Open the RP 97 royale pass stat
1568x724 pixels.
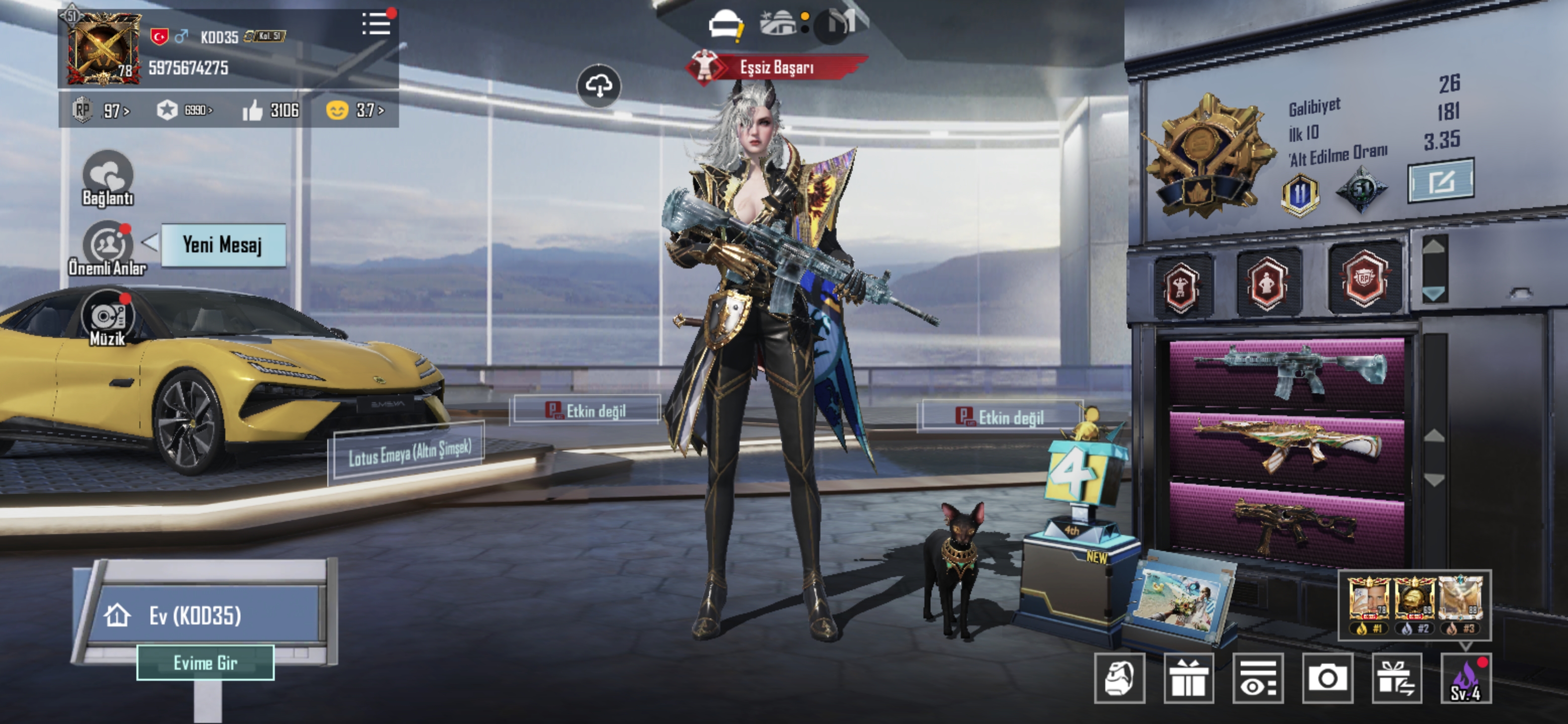pos(101,110)
